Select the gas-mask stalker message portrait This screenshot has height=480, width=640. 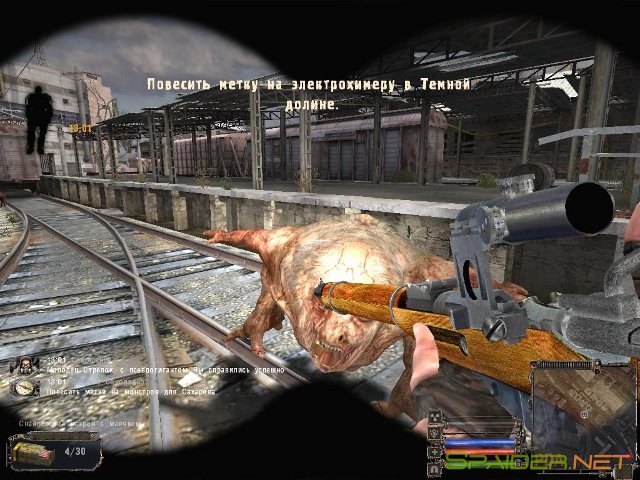(x=25, y=365)
